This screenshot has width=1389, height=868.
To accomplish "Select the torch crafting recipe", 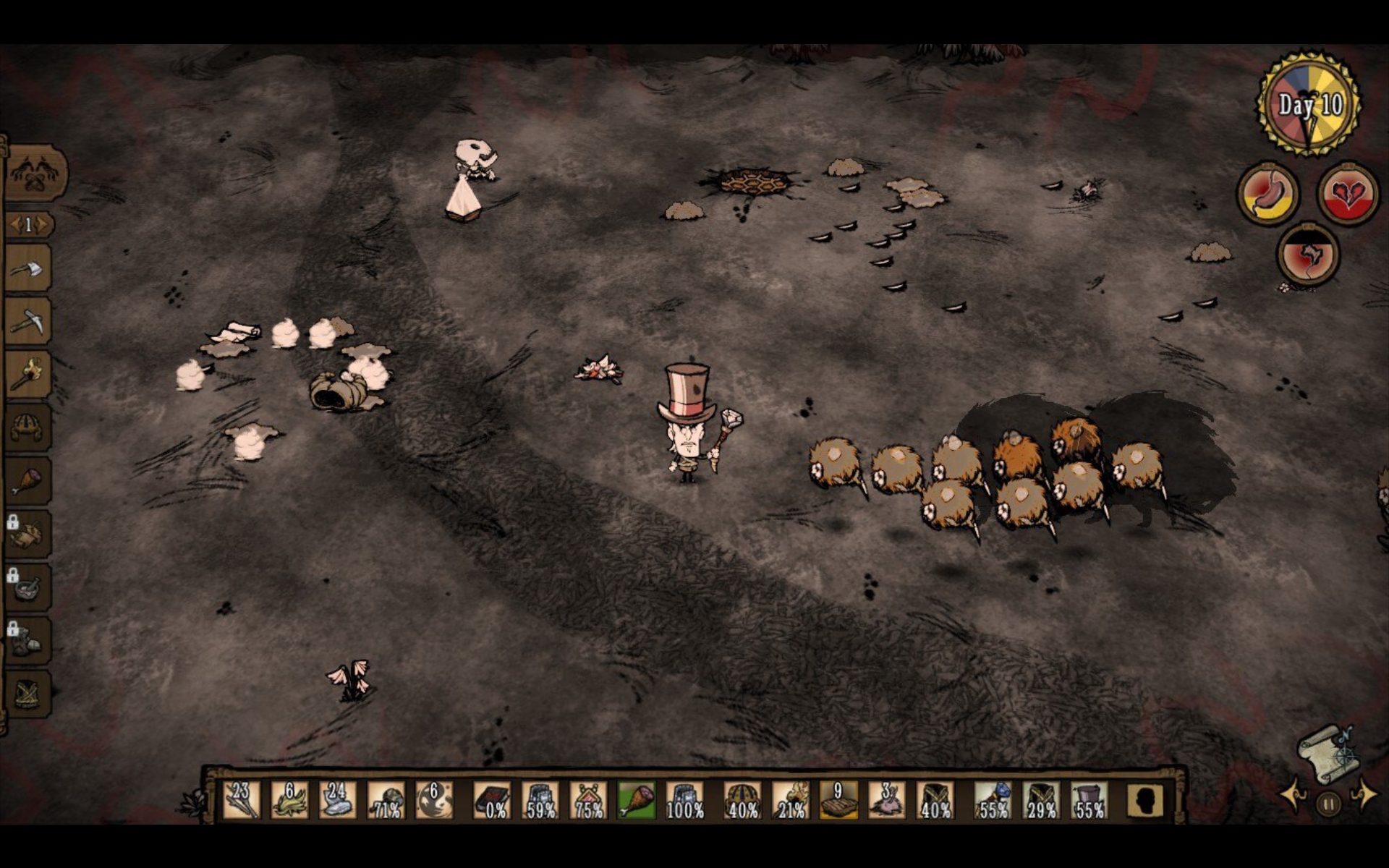I will [x=29, y=375].
